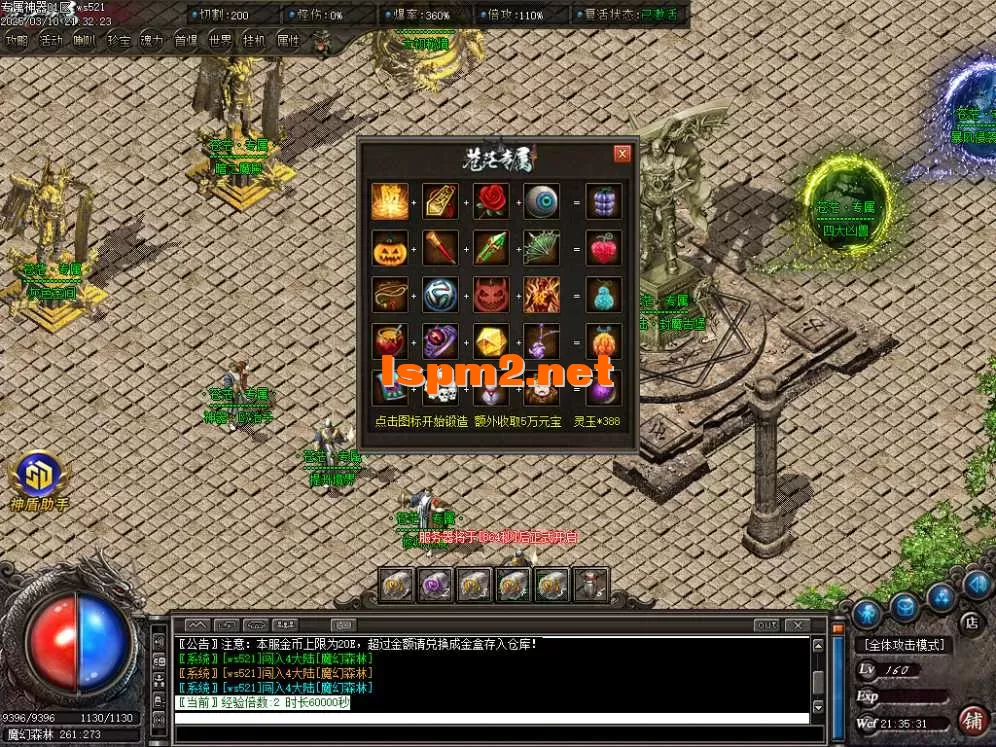Show the 属性 attributes panel
The height and width of the screenshot is (747, 996).
[288, 41]
